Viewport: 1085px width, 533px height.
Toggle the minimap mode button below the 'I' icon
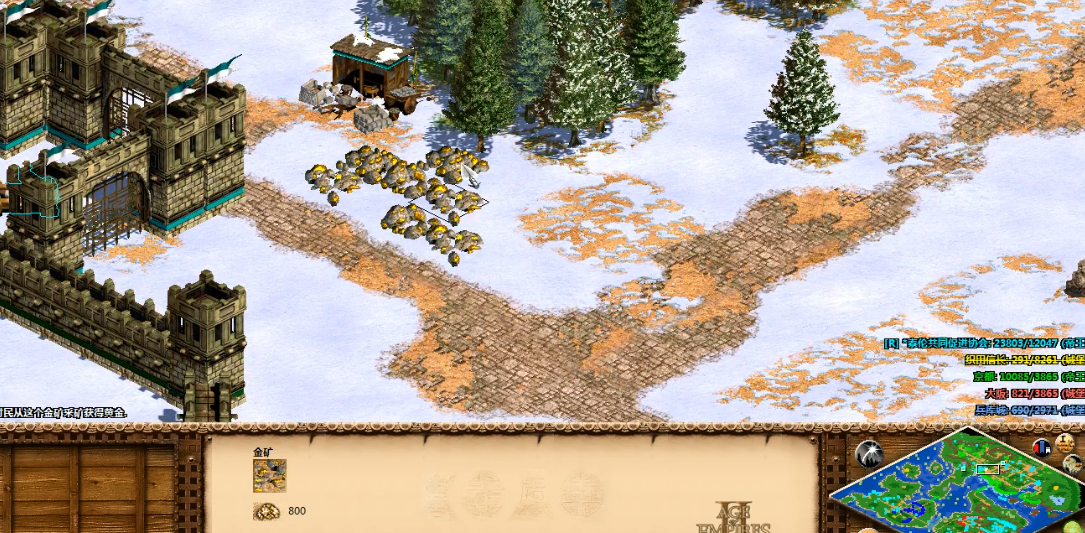click(1073, 464)
